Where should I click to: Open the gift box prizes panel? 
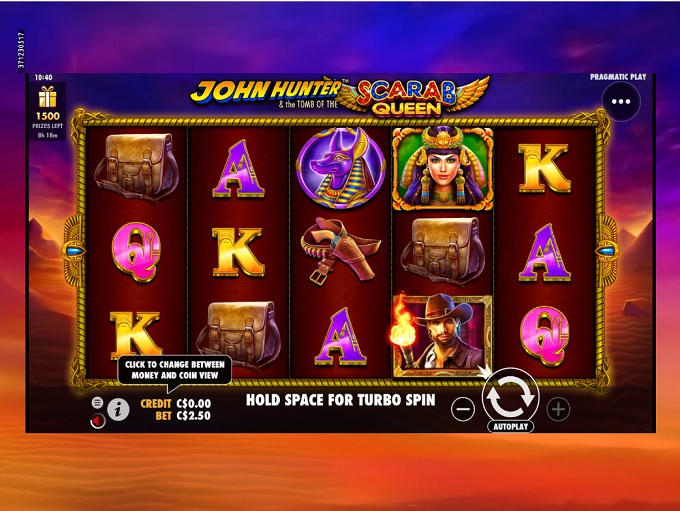47,98
